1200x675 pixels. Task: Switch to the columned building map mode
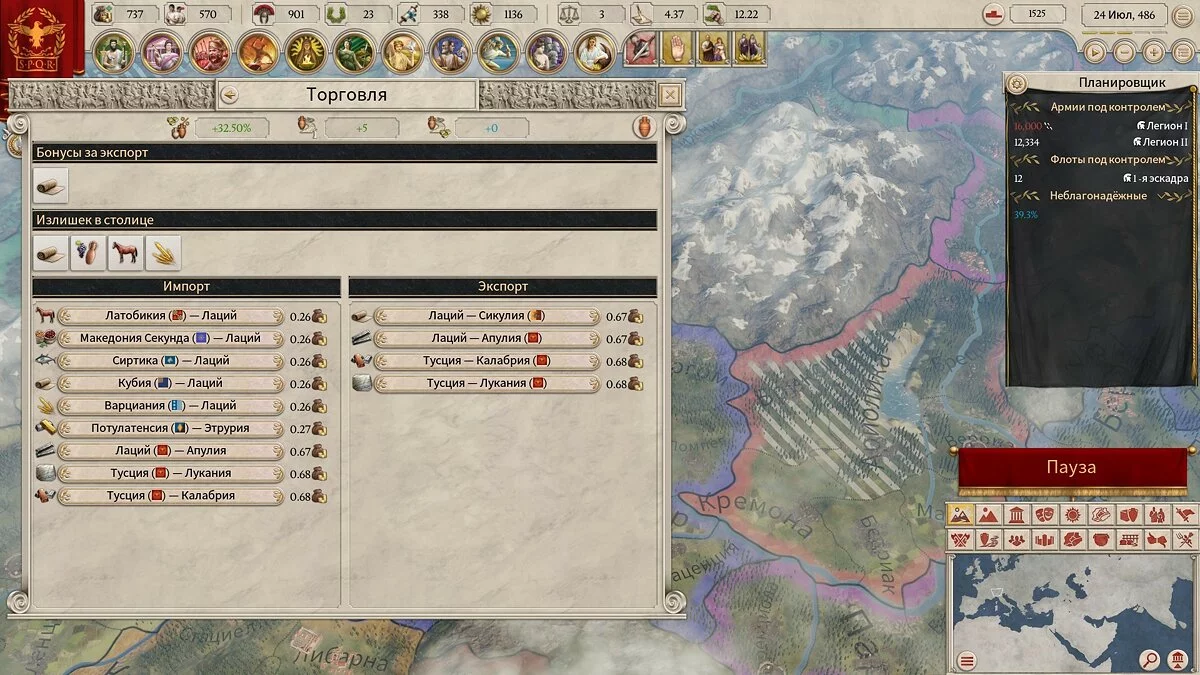click(1015, 515)
